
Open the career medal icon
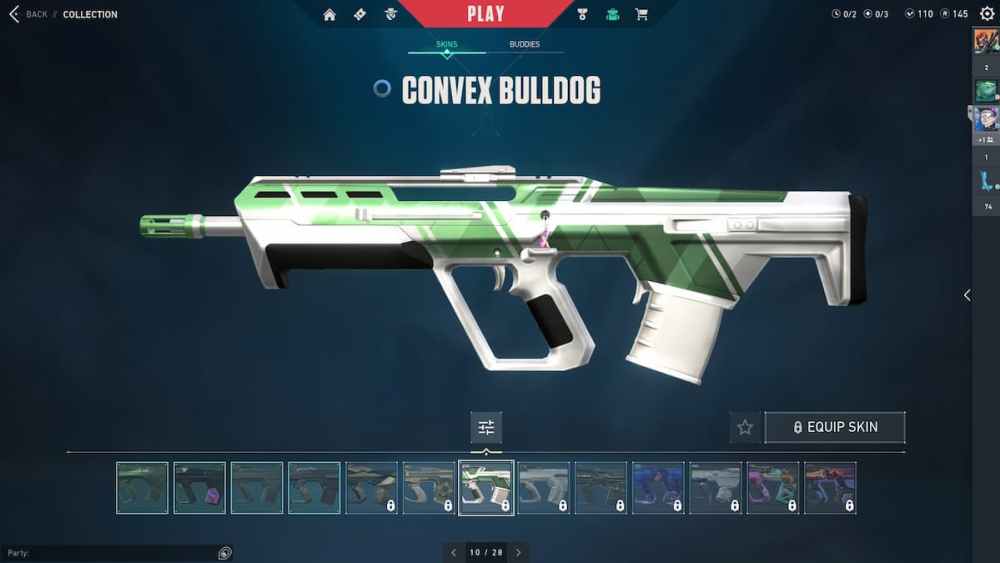583,14
